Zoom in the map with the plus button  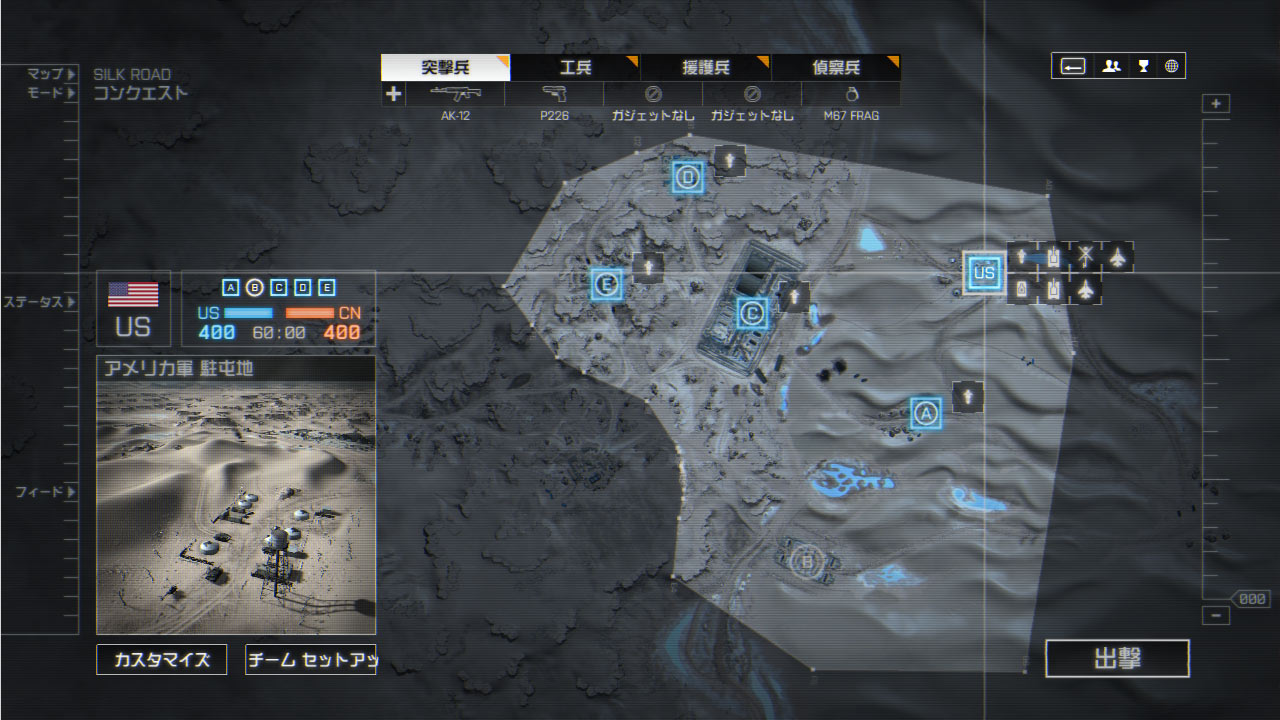click(x=1216, y=104)
